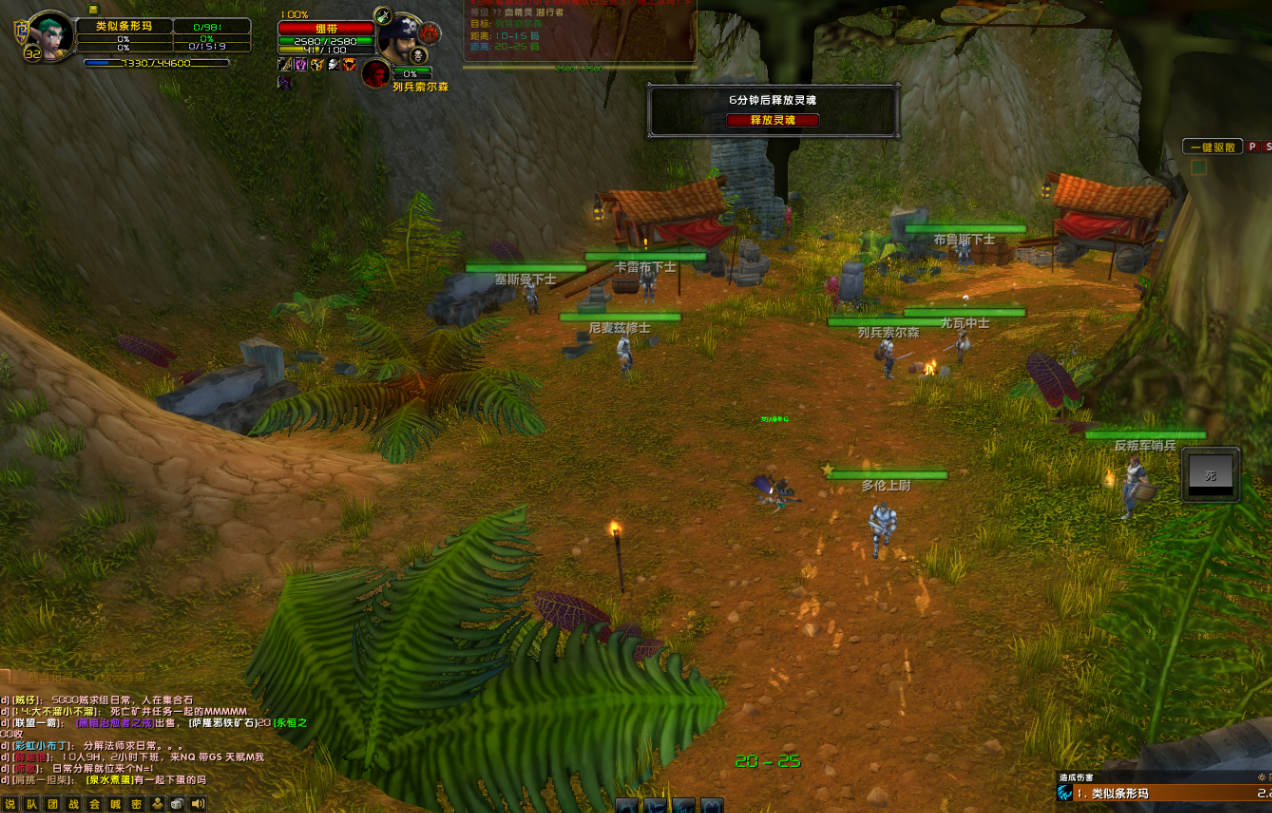This screenshot has height=813, width=1272.
Task: Click the pirate target portrait
Action: [402, 38]
